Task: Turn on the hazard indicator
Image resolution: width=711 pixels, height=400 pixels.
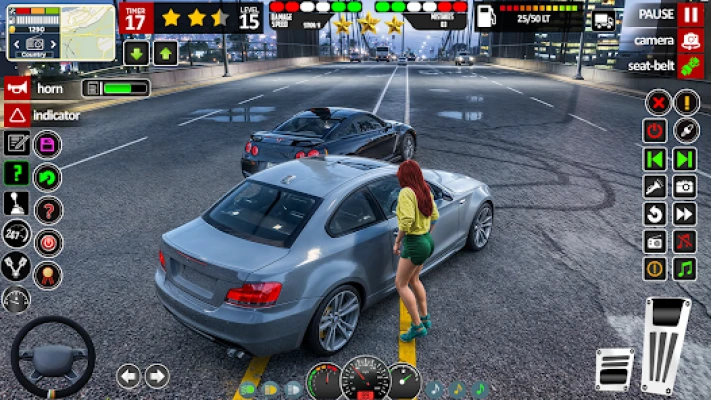Action: (x=16, y=115)
